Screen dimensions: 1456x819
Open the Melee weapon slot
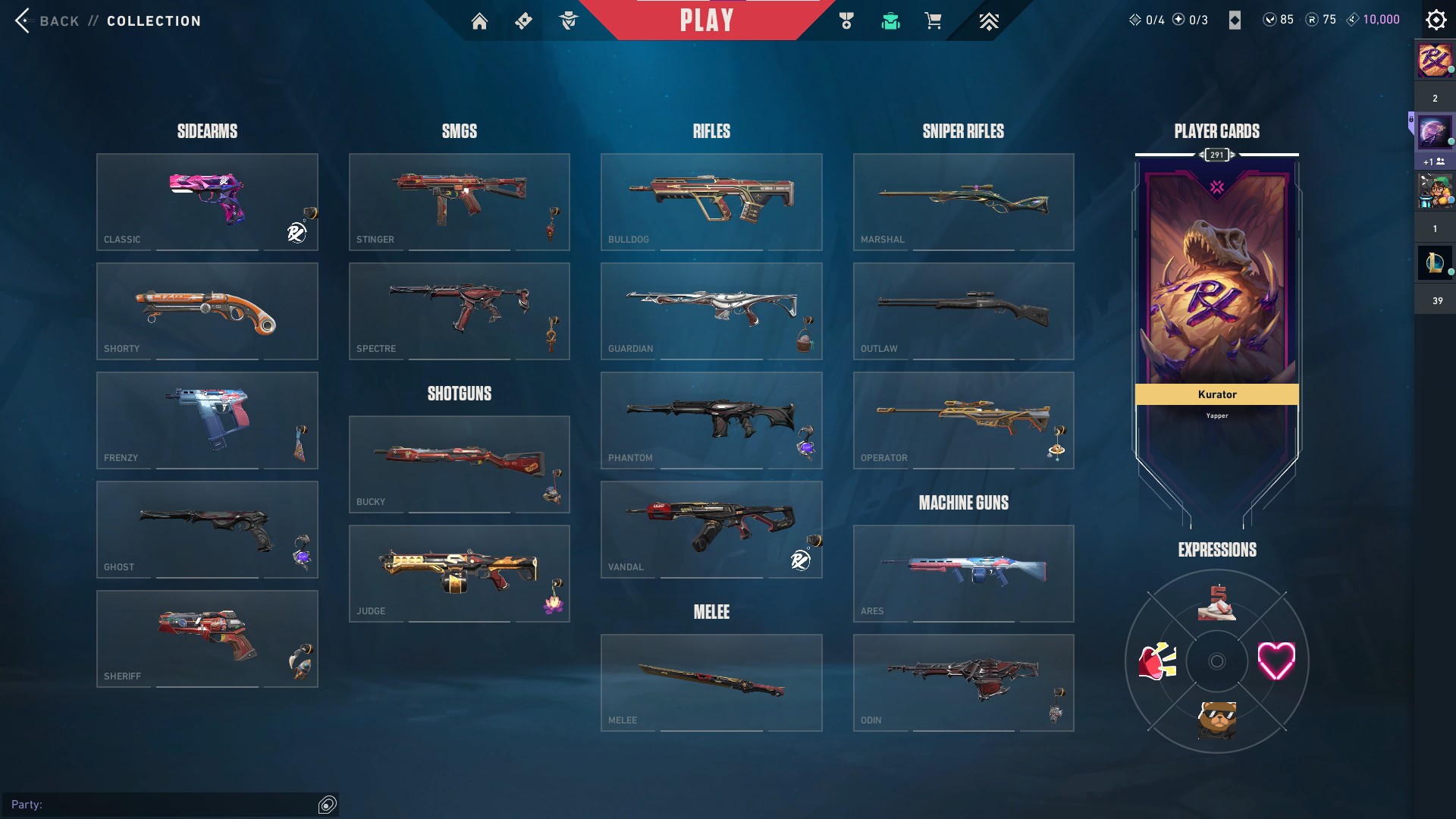click(711, 682)
